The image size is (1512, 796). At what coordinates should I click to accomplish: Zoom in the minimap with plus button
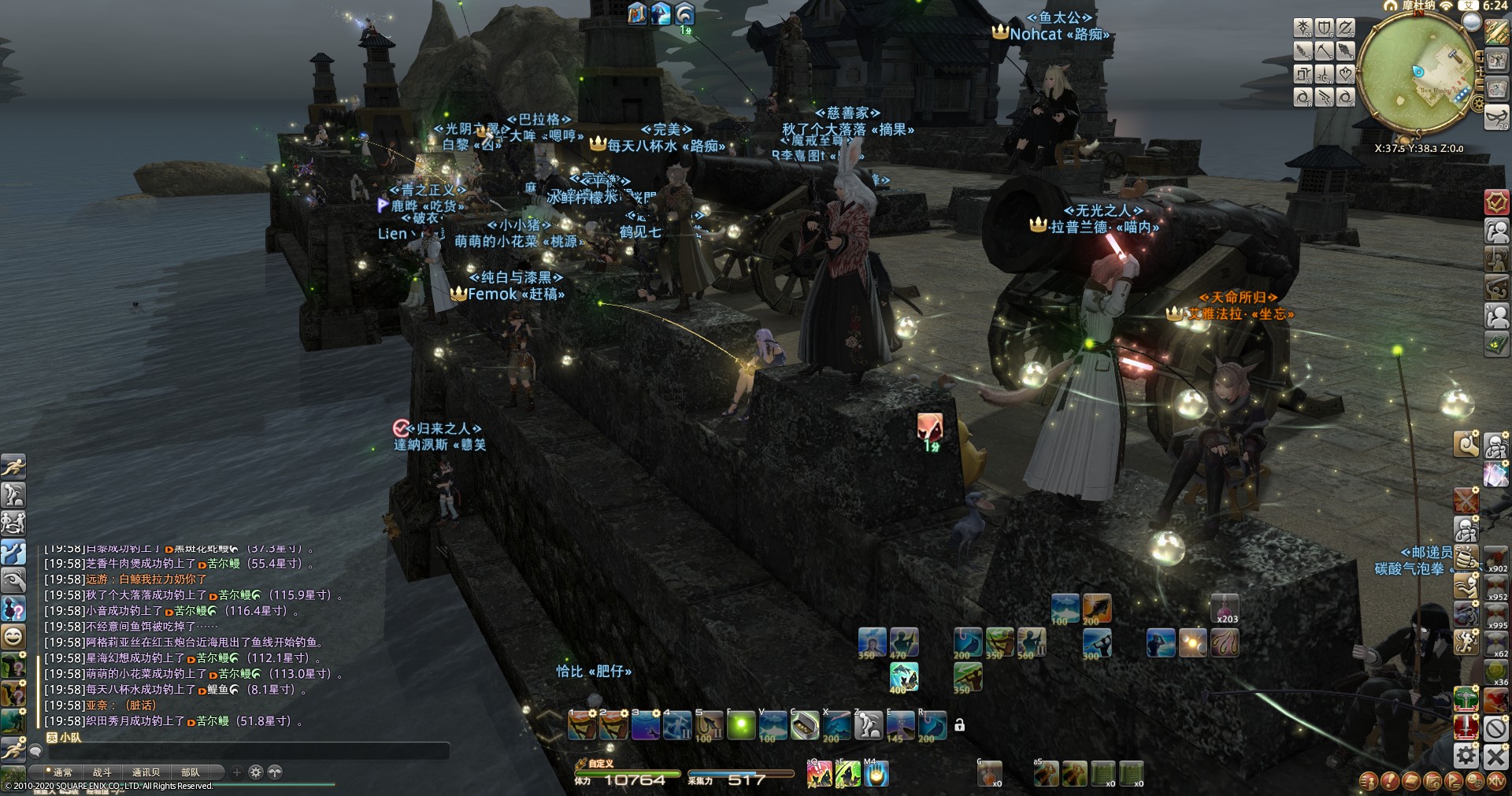[x=1480, y=57]
